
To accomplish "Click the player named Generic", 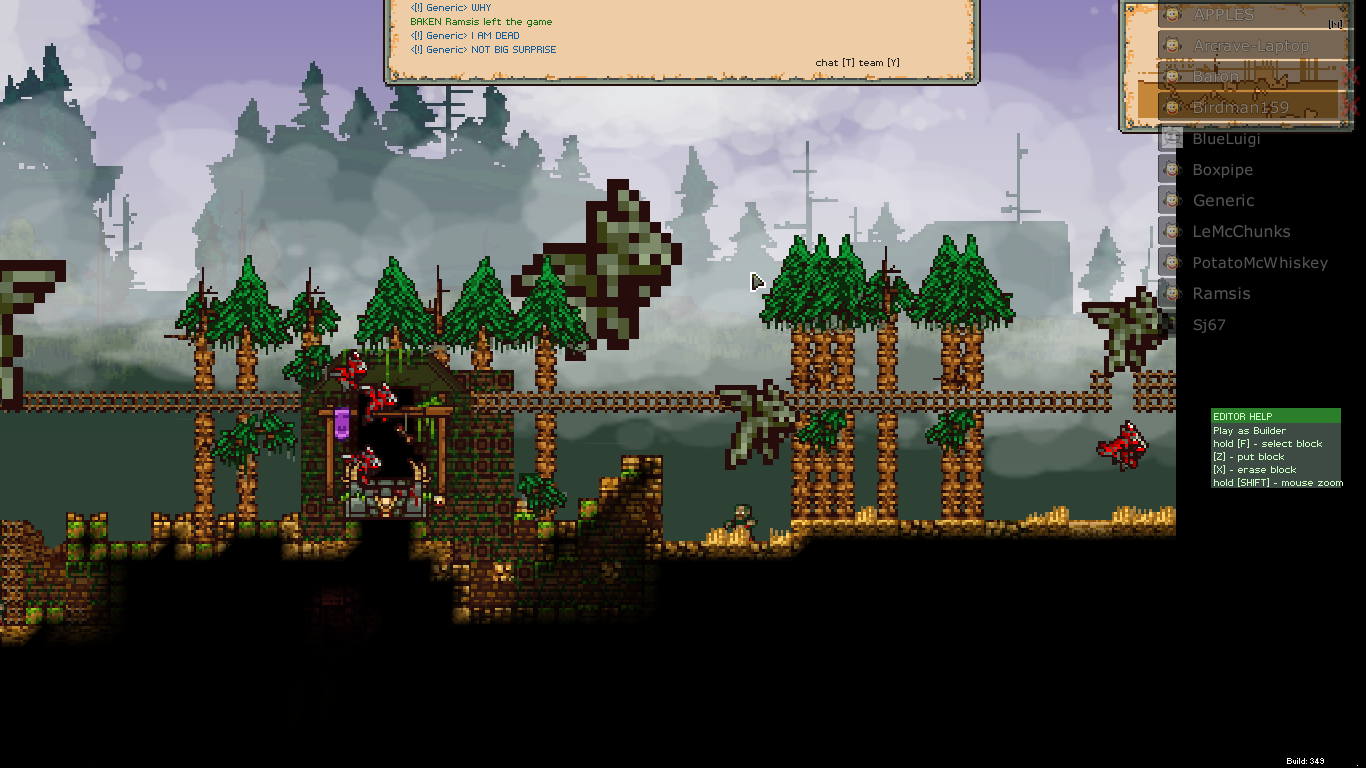I will [x=1223, y=201].
